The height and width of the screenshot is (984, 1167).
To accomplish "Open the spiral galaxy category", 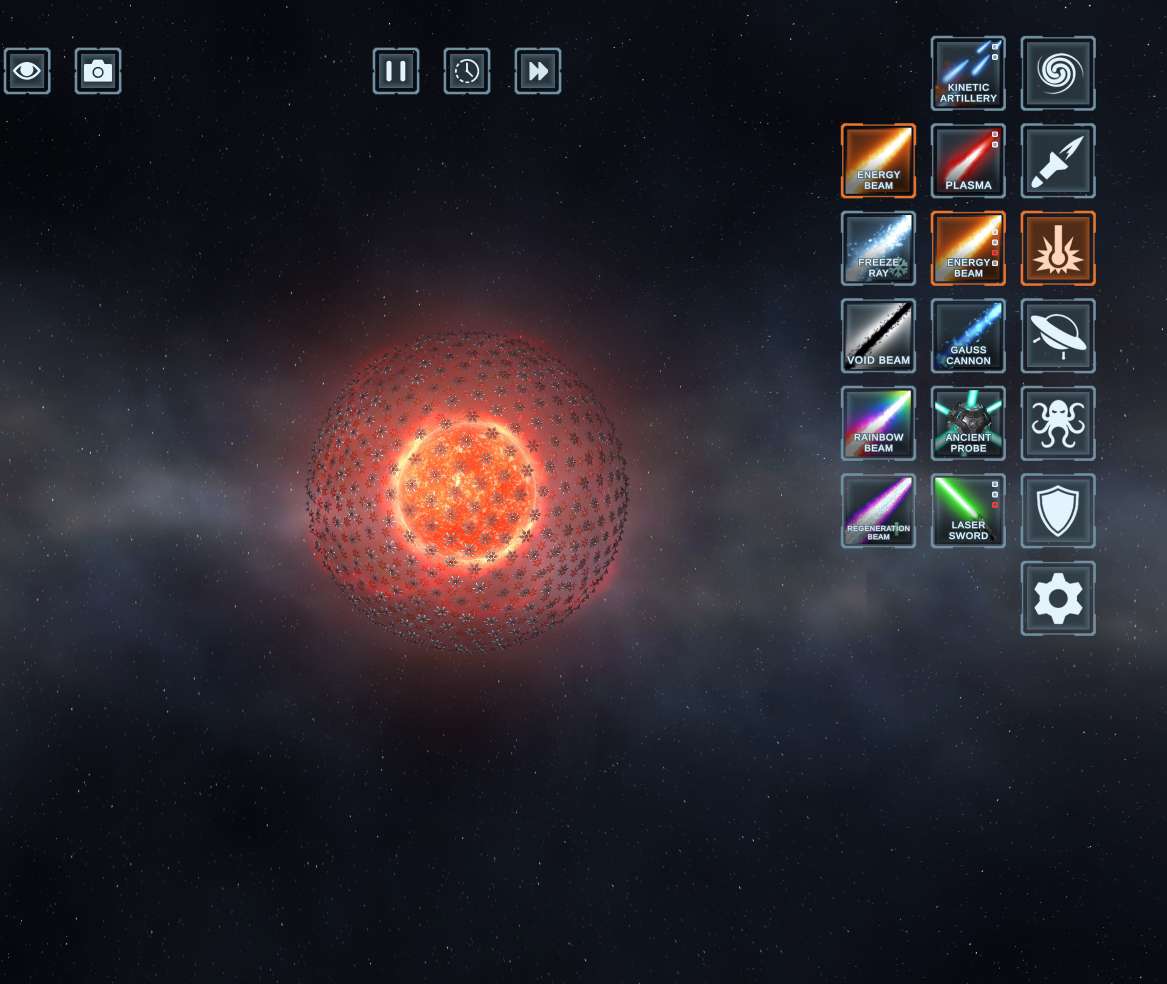I will (1058, 73).
